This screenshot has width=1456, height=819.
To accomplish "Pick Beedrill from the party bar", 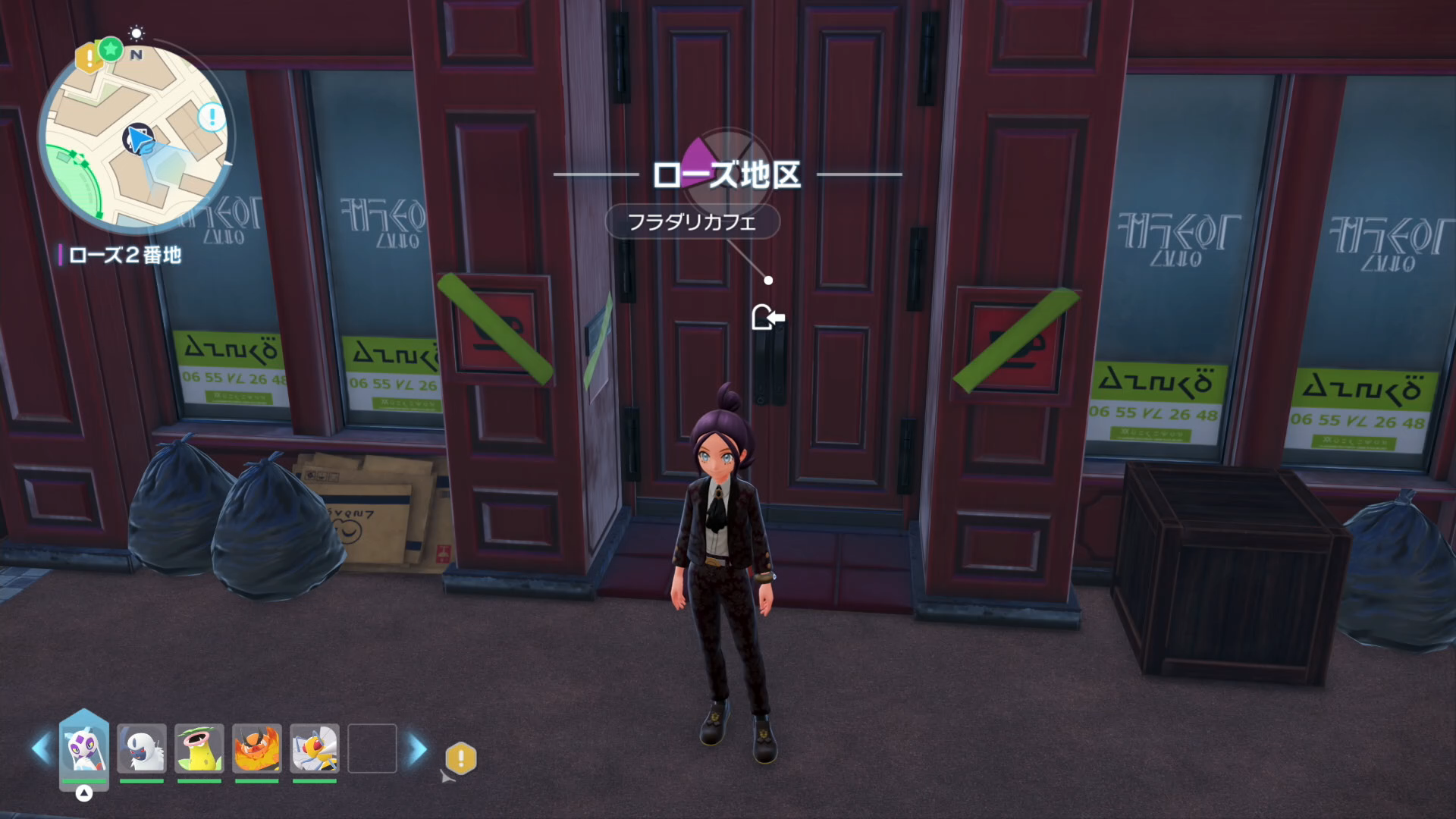I will click(x=315, y=748).
